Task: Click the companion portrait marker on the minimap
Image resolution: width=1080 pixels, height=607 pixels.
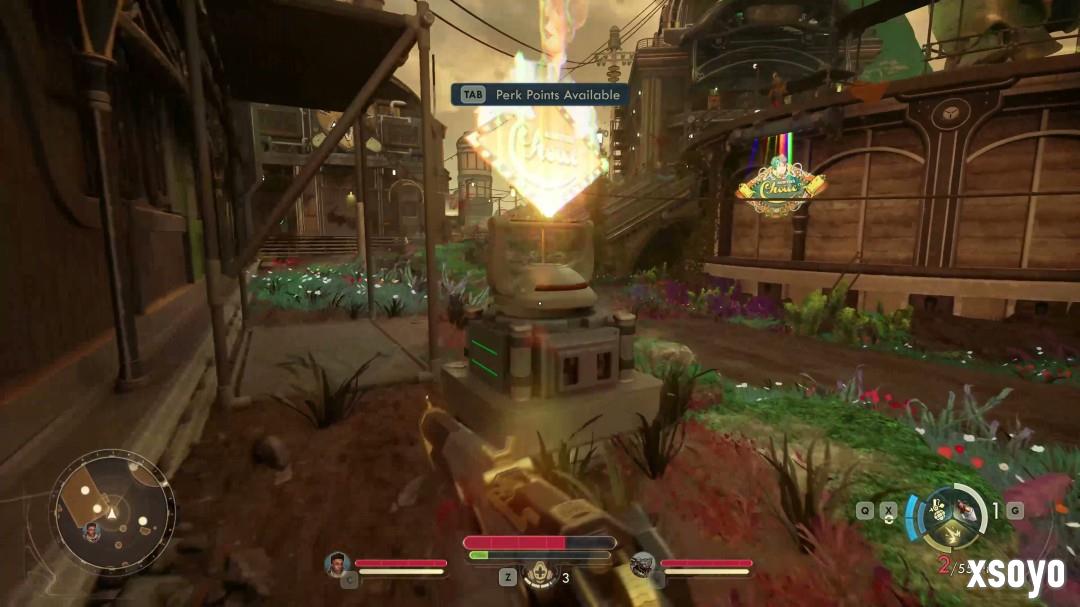Action: (92, 531)
